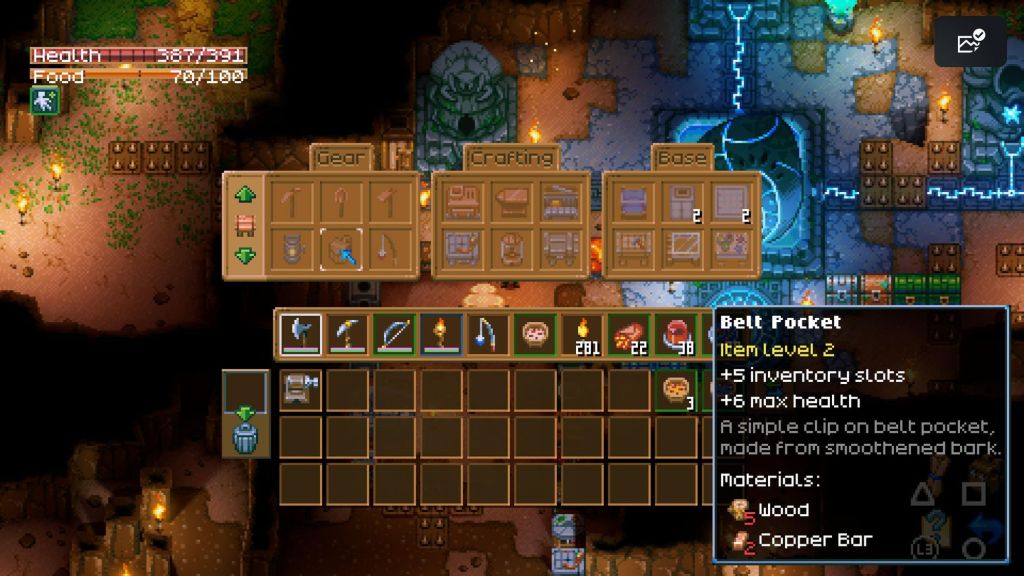Open the chart overlay button at top right
Viewport: 1024px width, 576px height.
pos(969,41)
